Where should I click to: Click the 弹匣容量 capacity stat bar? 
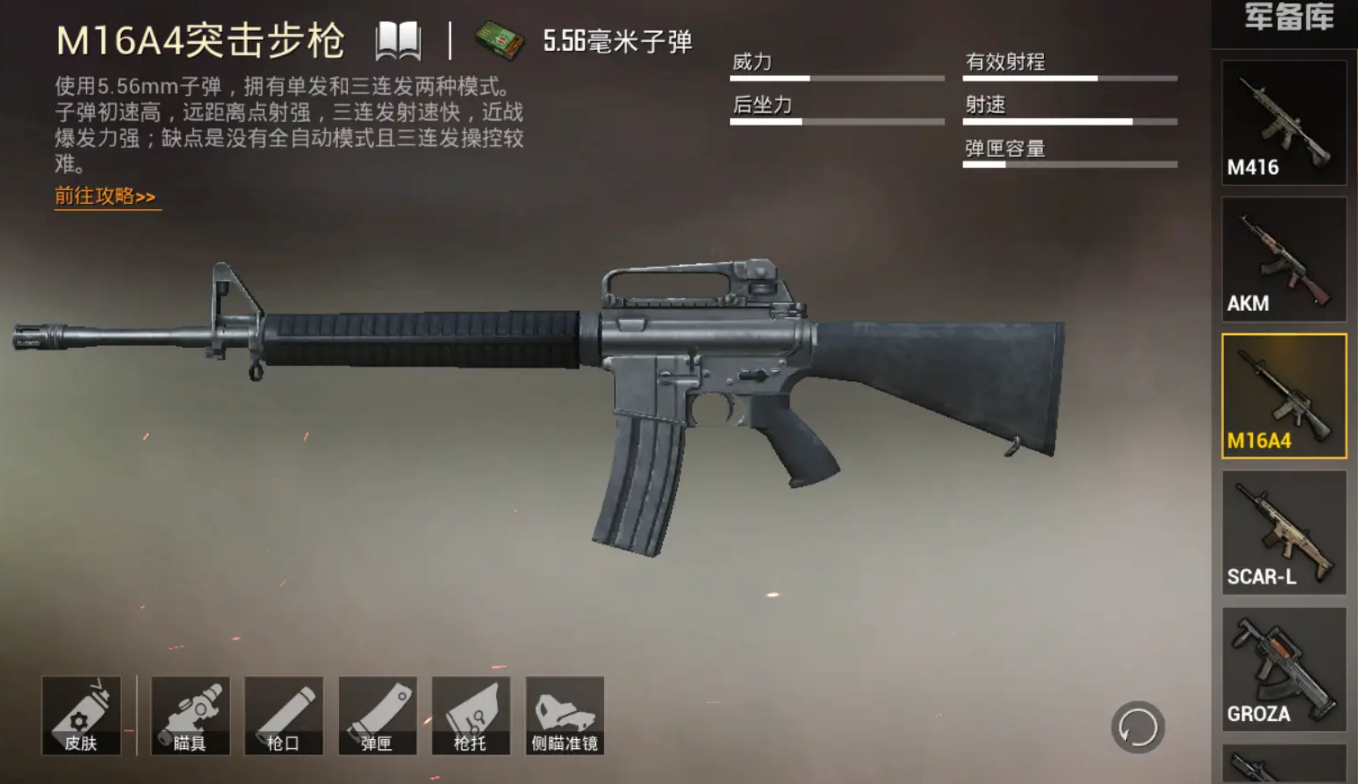coord(1069,166)
